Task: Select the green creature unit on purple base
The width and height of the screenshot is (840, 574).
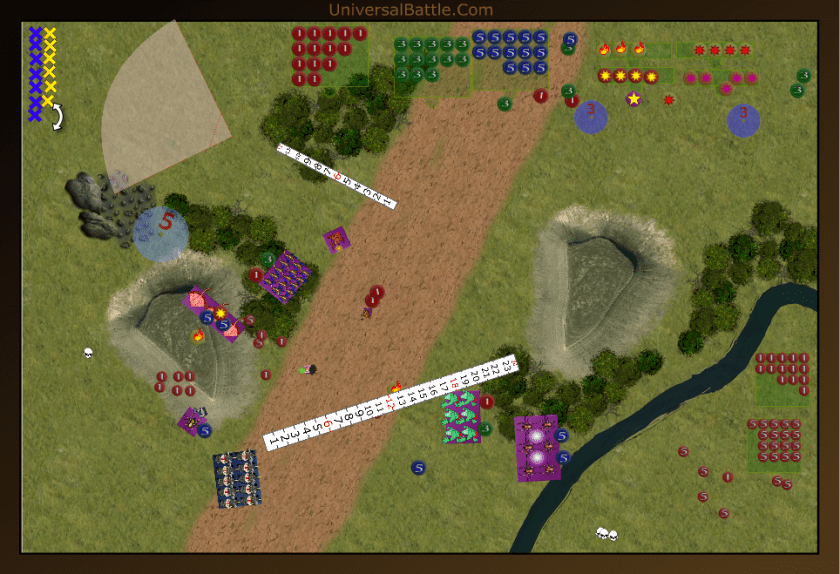Action: [462, 416]
